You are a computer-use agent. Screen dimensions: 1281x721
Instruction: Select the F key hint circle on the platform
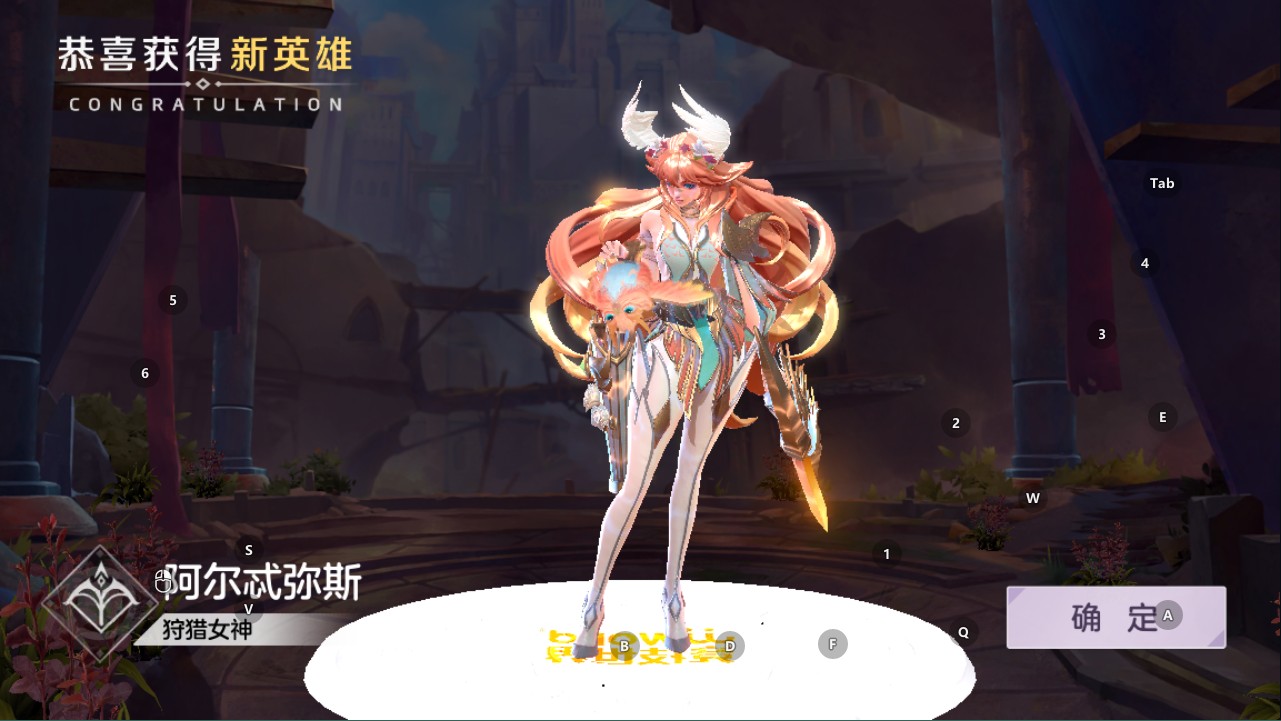831,643
